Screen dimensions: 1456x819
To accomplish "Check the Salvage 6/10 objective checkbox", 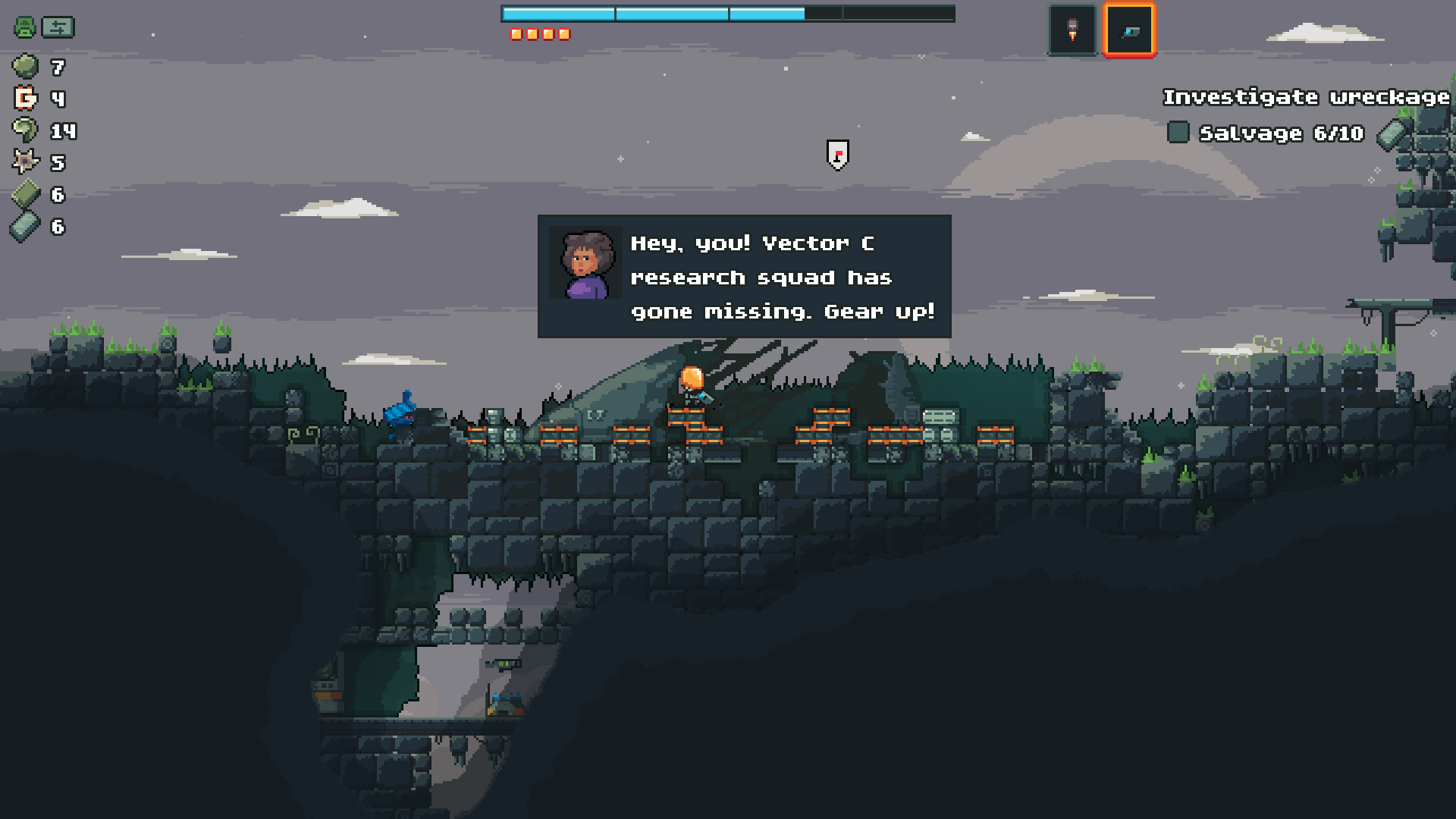I will 1178,133.
